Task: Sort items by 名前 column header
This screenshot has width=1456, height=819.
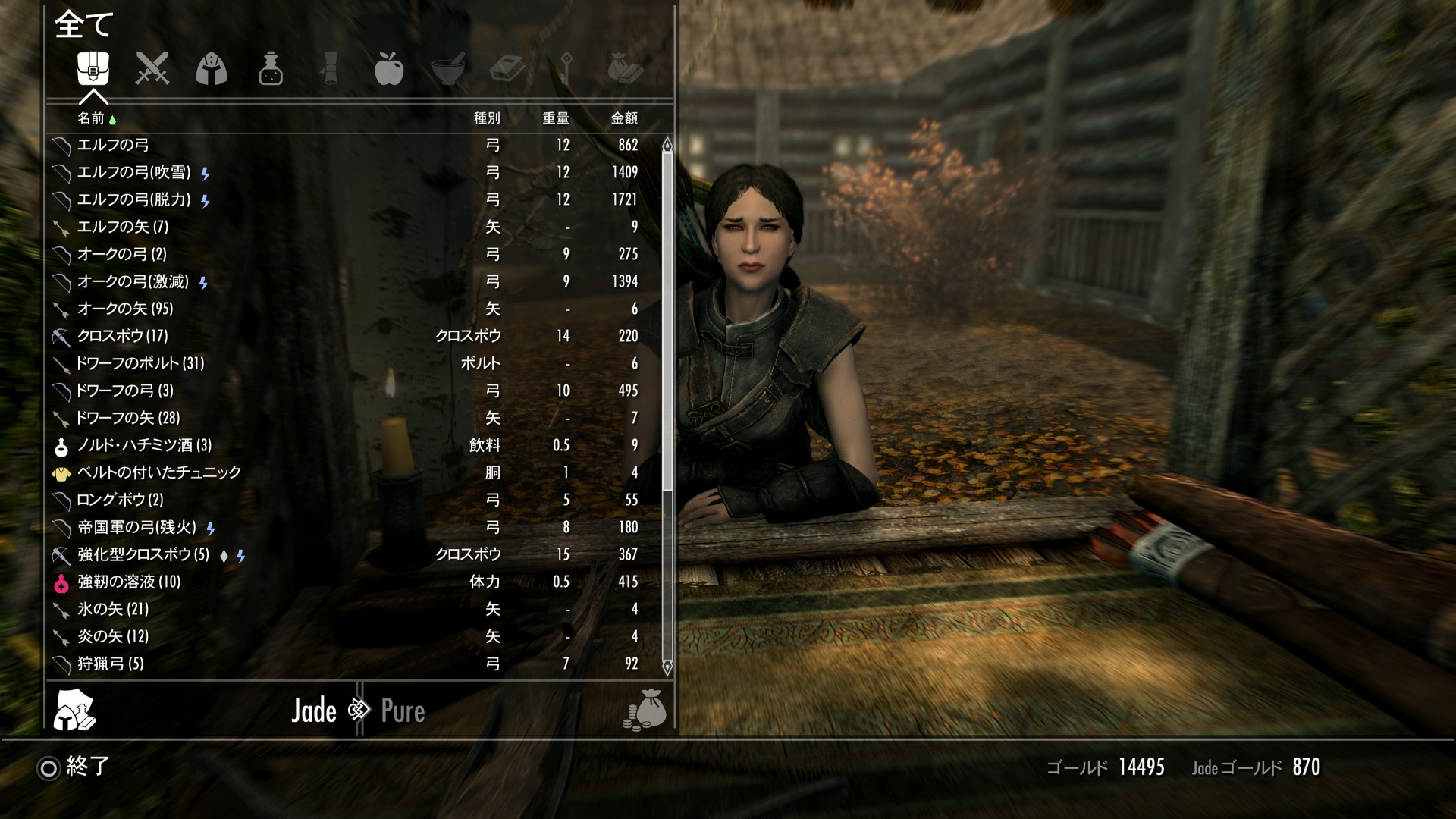Action: click(91, 118)
